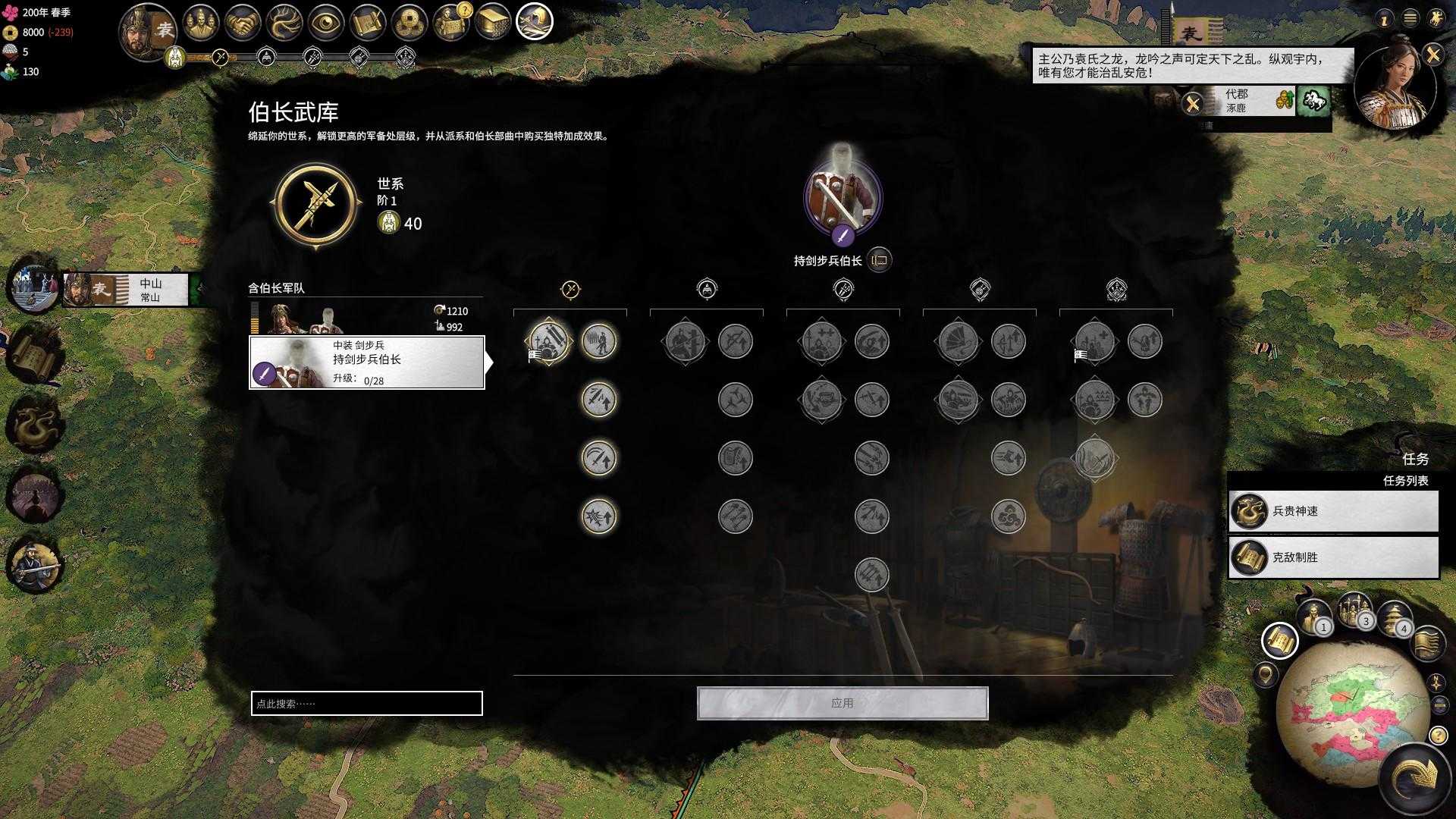Open the game menu hamburger icon

[x=1410, y=18]
